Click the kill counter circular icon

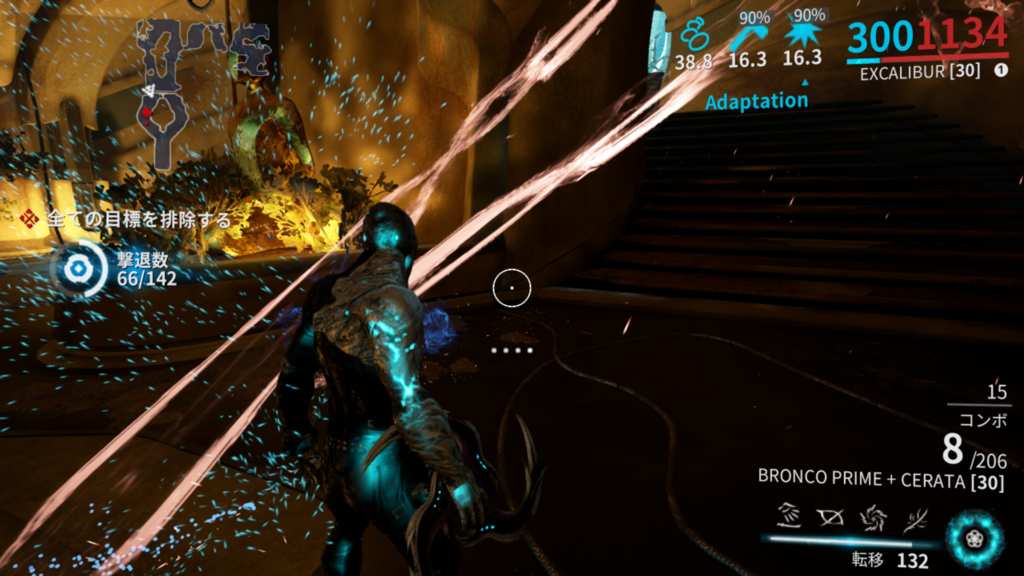tap(75, 269)
